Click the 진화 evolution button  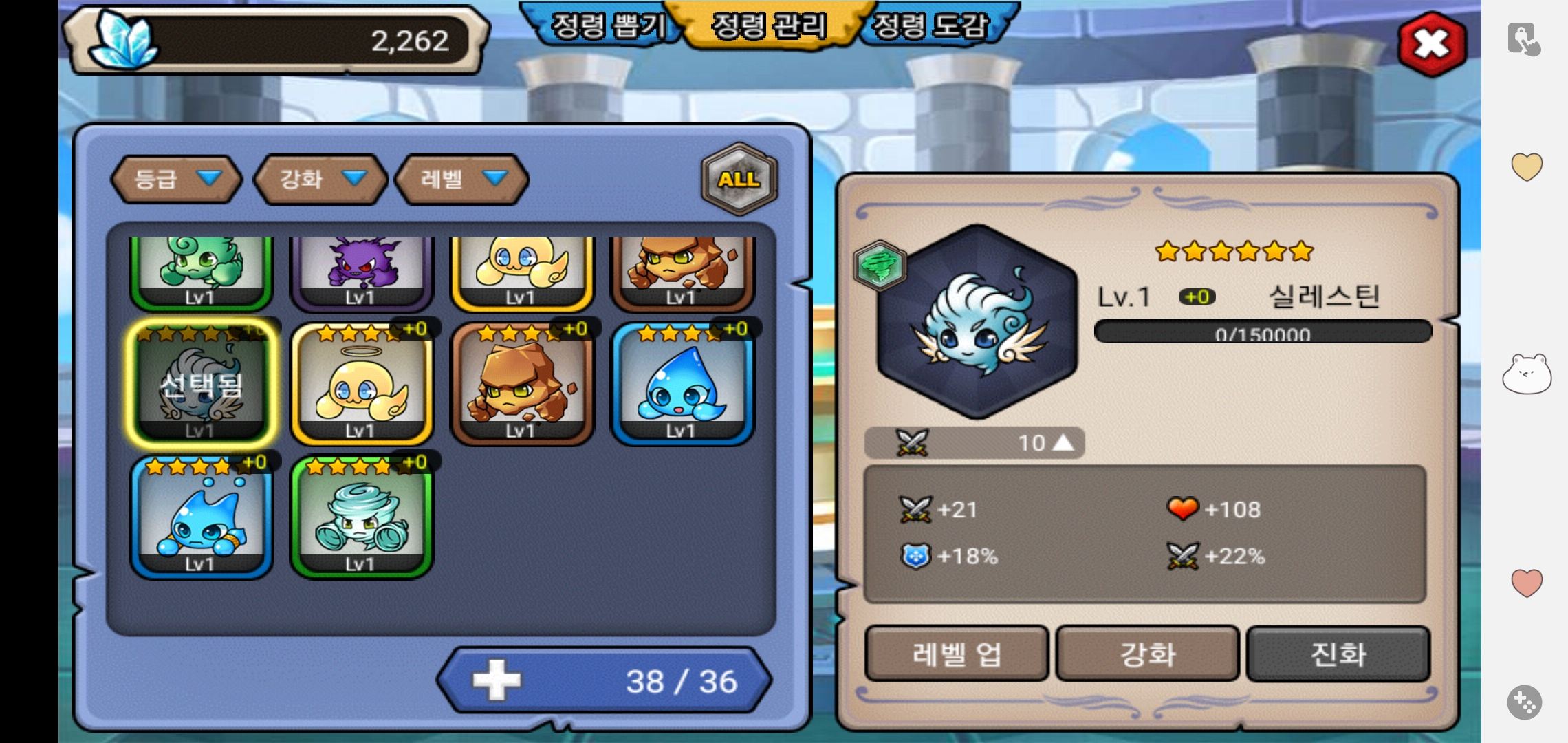(x=1338, y=654)
